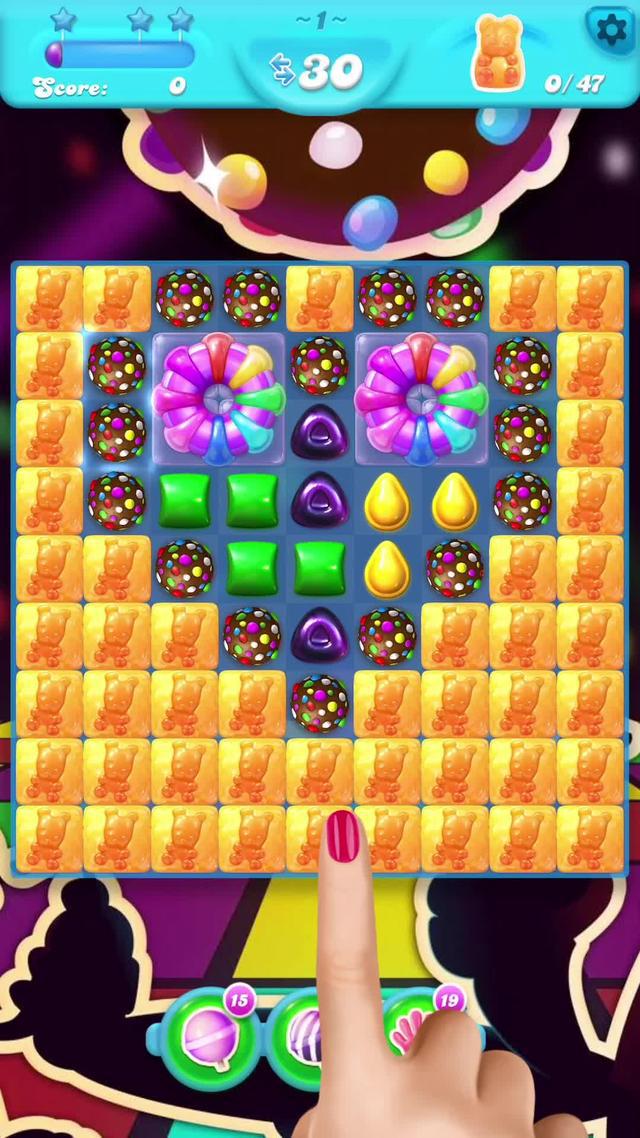Viewport: 640px width, 1138px height.
Task: Pick the sprinkled chocolate ball under the lowest purple candy
Action: [x=319, y=703]
